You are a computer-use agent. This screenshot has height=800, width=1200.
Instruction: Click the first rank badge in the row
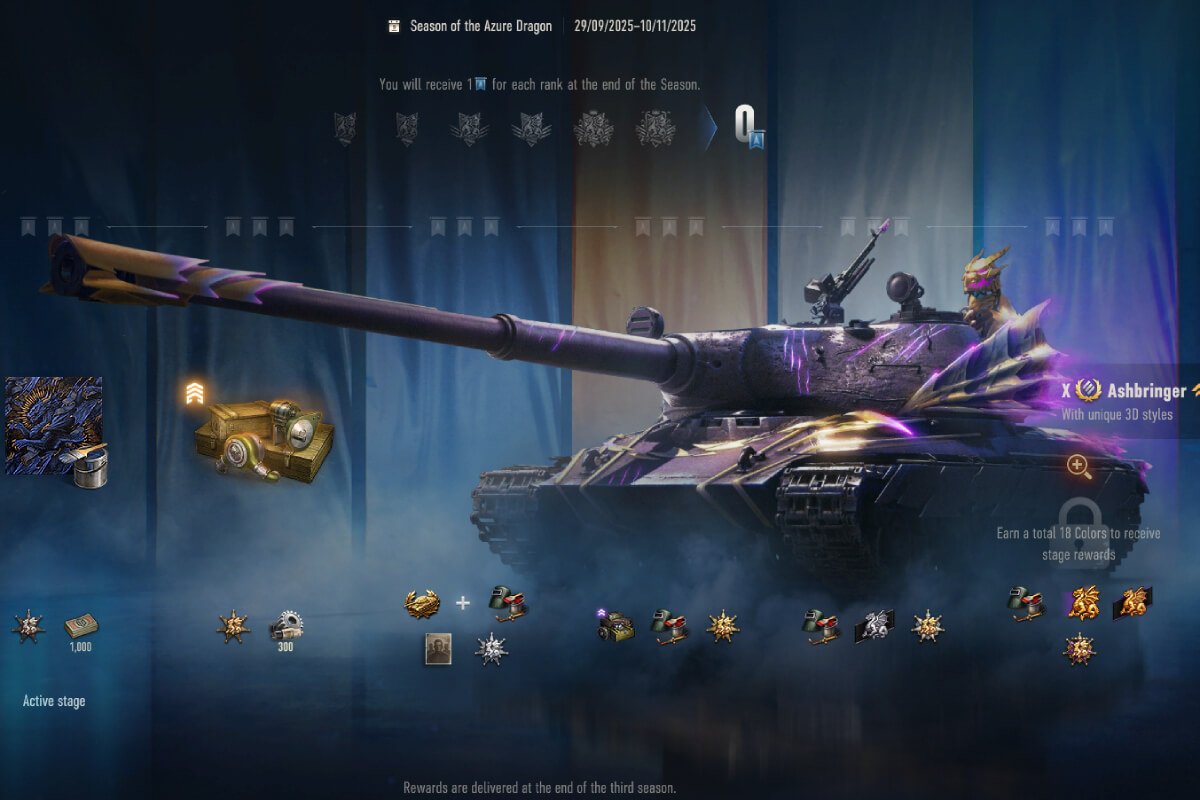coord(345,129)
